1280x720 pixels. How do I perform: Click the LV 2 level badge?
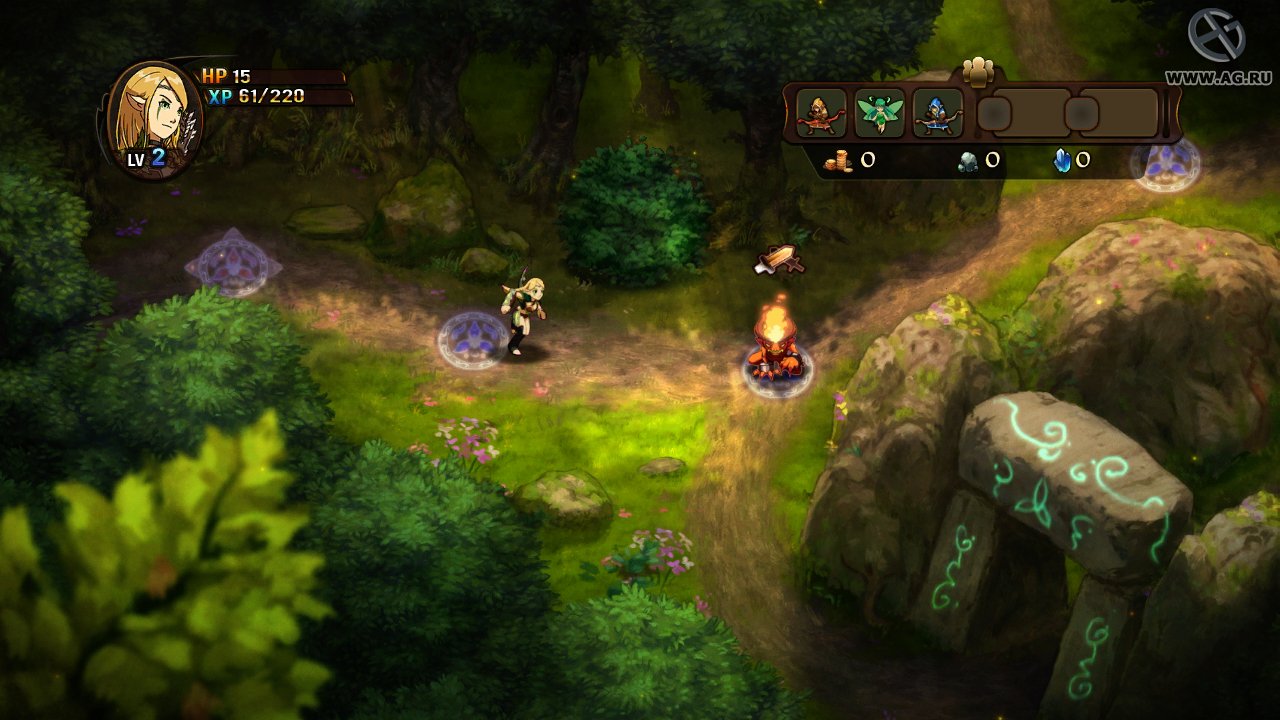tap(146, 156)
